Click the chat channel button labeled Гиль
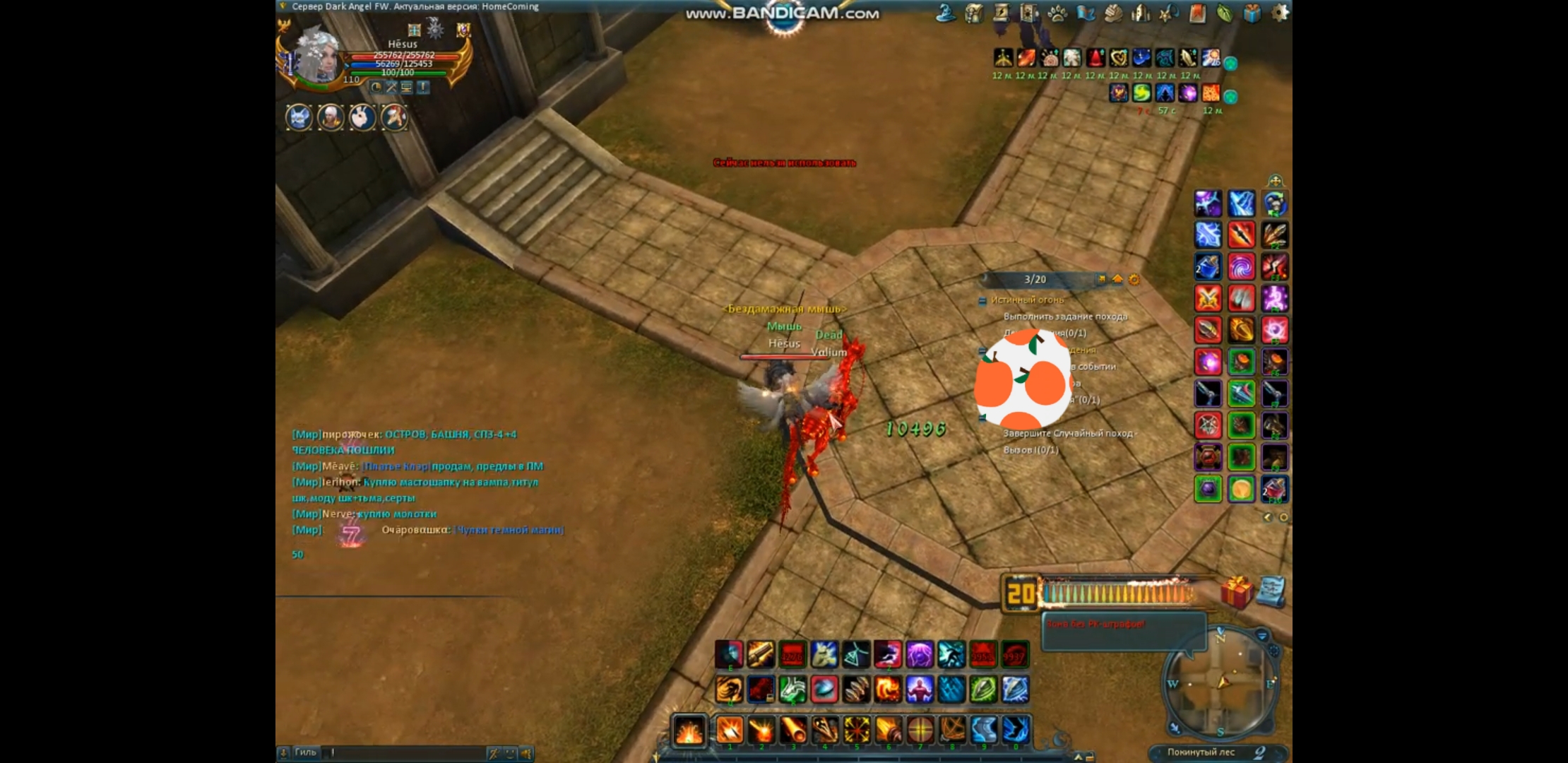Screen dimensions: 1568x763 point(305,752)
